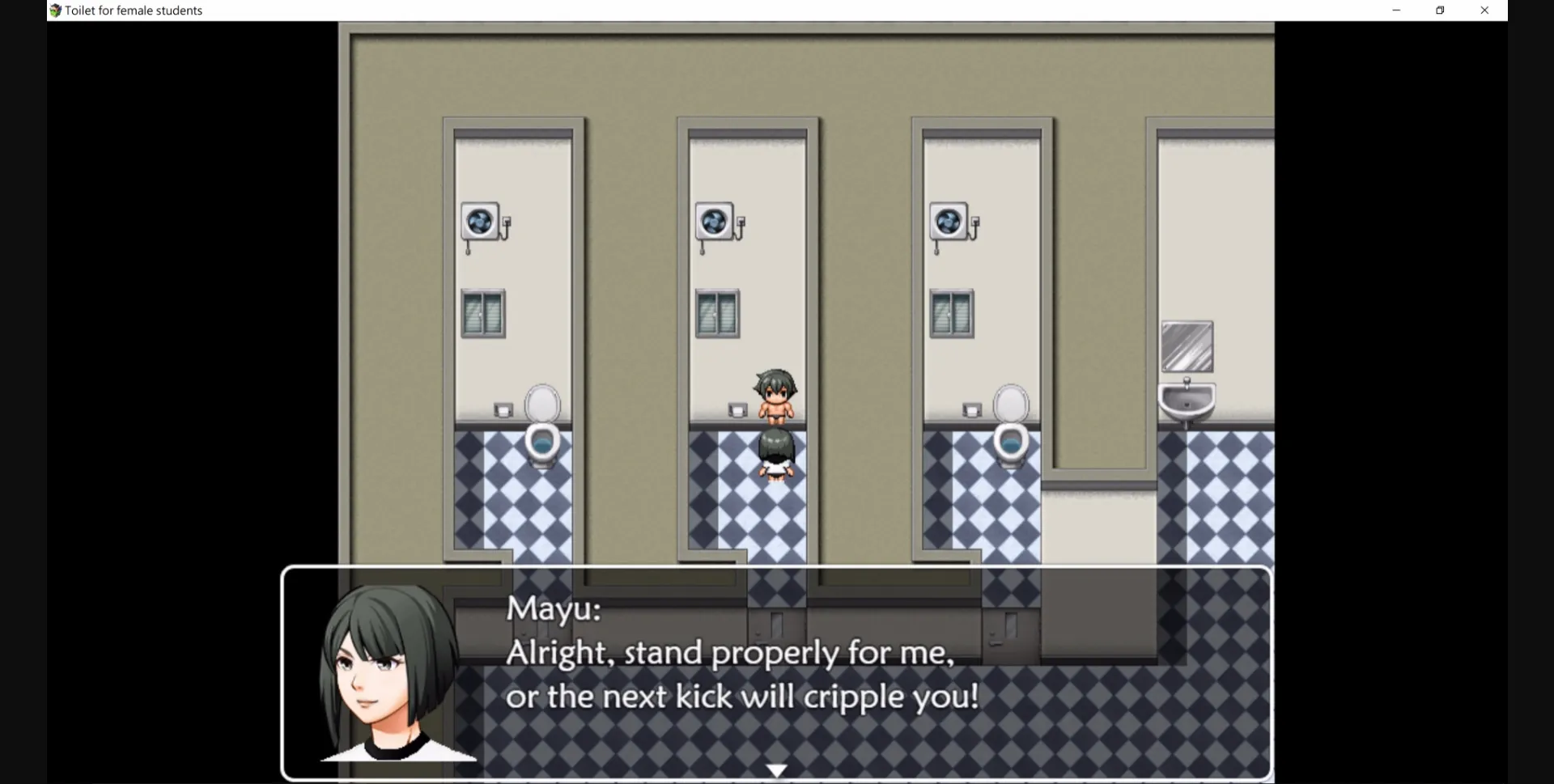Click the restore window control
The width and height of the screenshot is (1554, 784).
coord(1440,10)
